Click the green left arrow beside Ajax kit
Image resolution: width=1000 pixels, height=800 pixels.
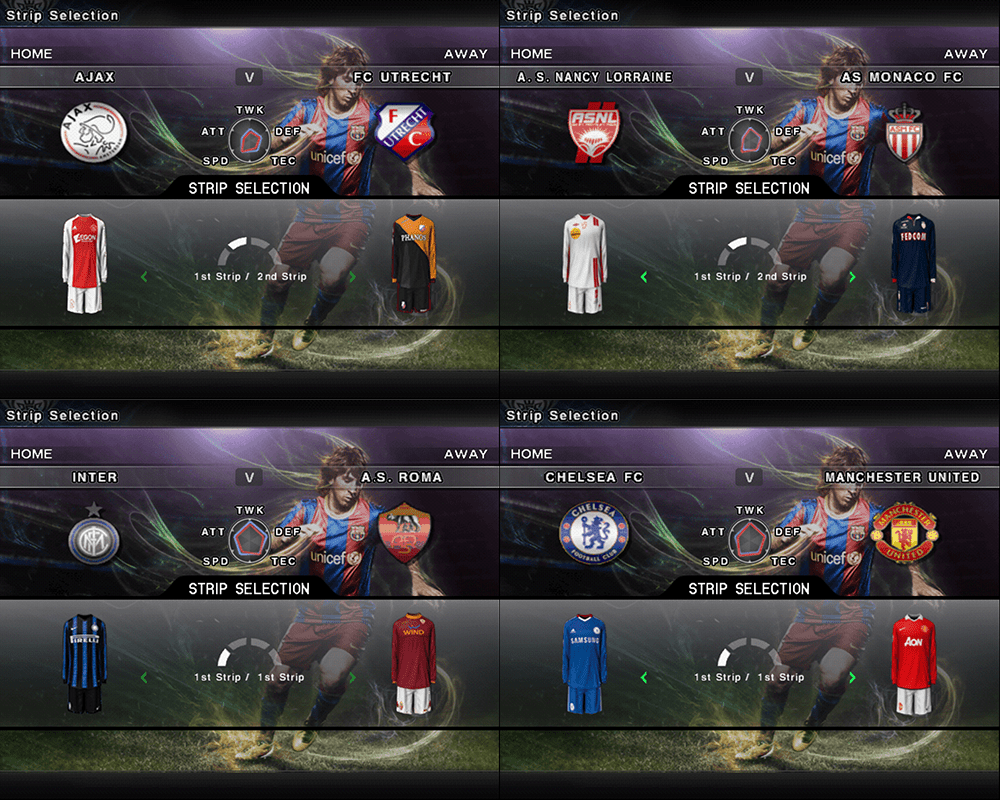click(x=144, y=277)
